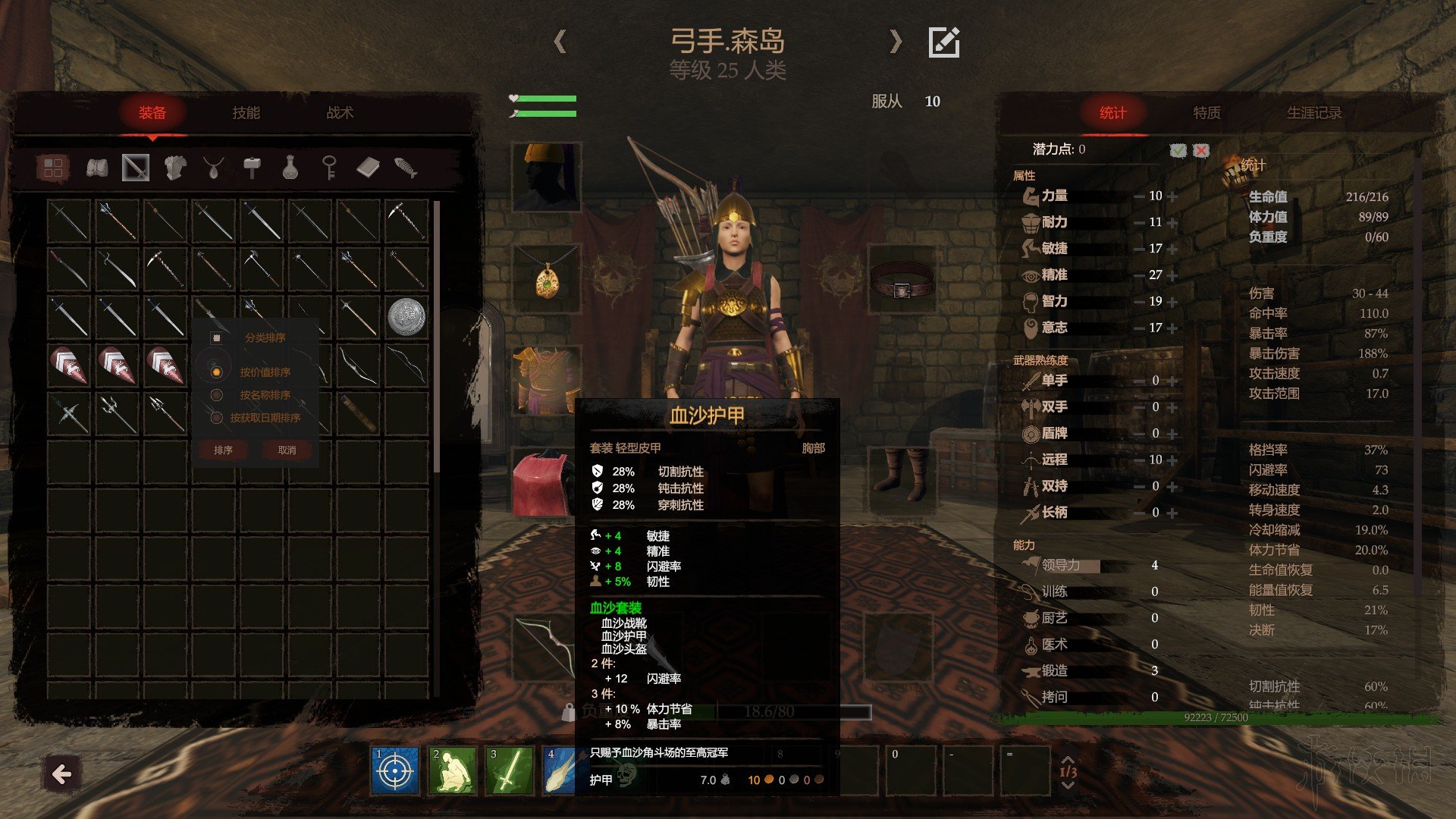Select the silver coin inventory item
The width and height of the screenshot is (1456, 819).
406,316
